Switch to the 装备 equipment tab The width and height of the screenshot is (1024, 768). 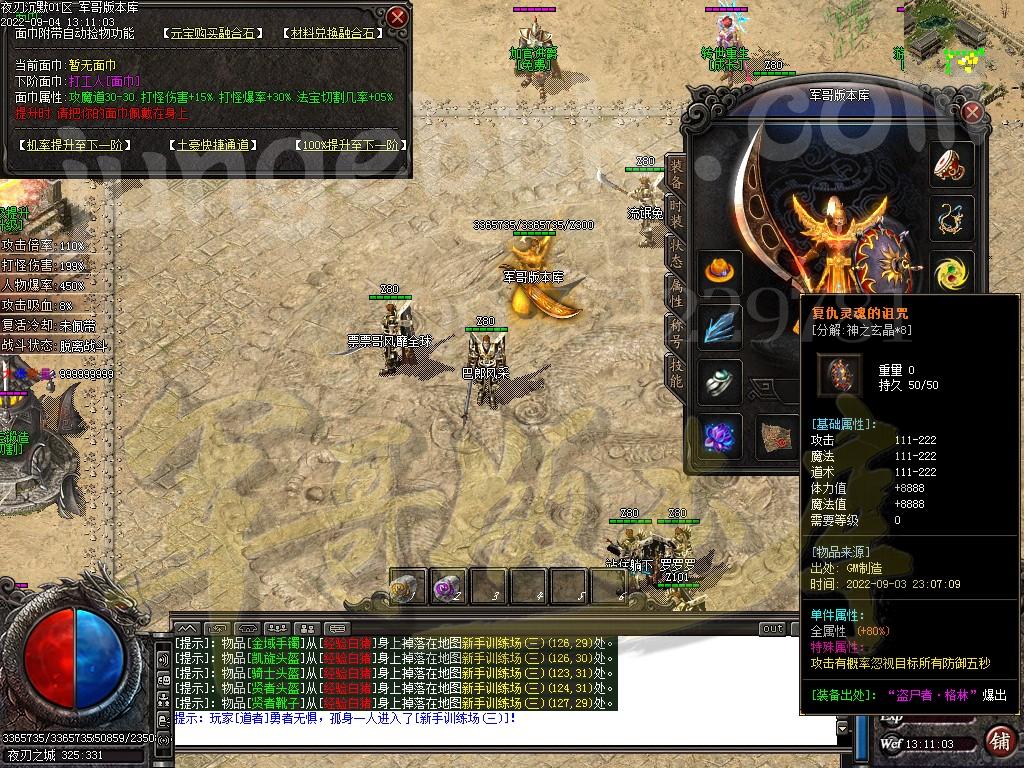point(676,174)
